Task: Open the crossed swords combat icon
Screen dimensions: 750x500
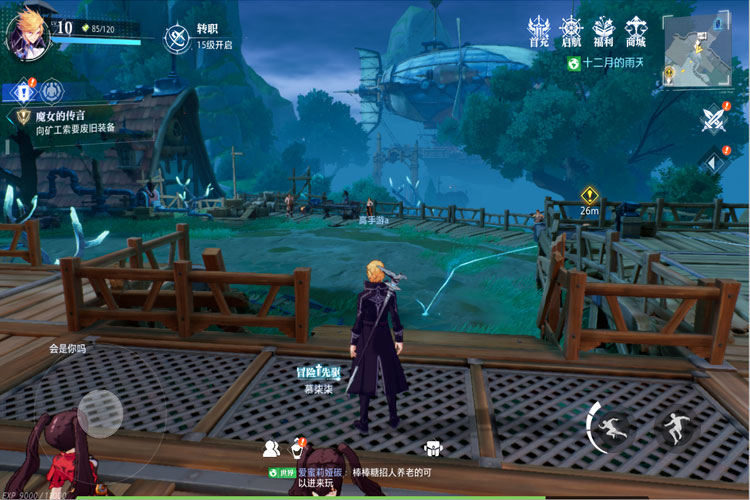Action: pos(713,120)
